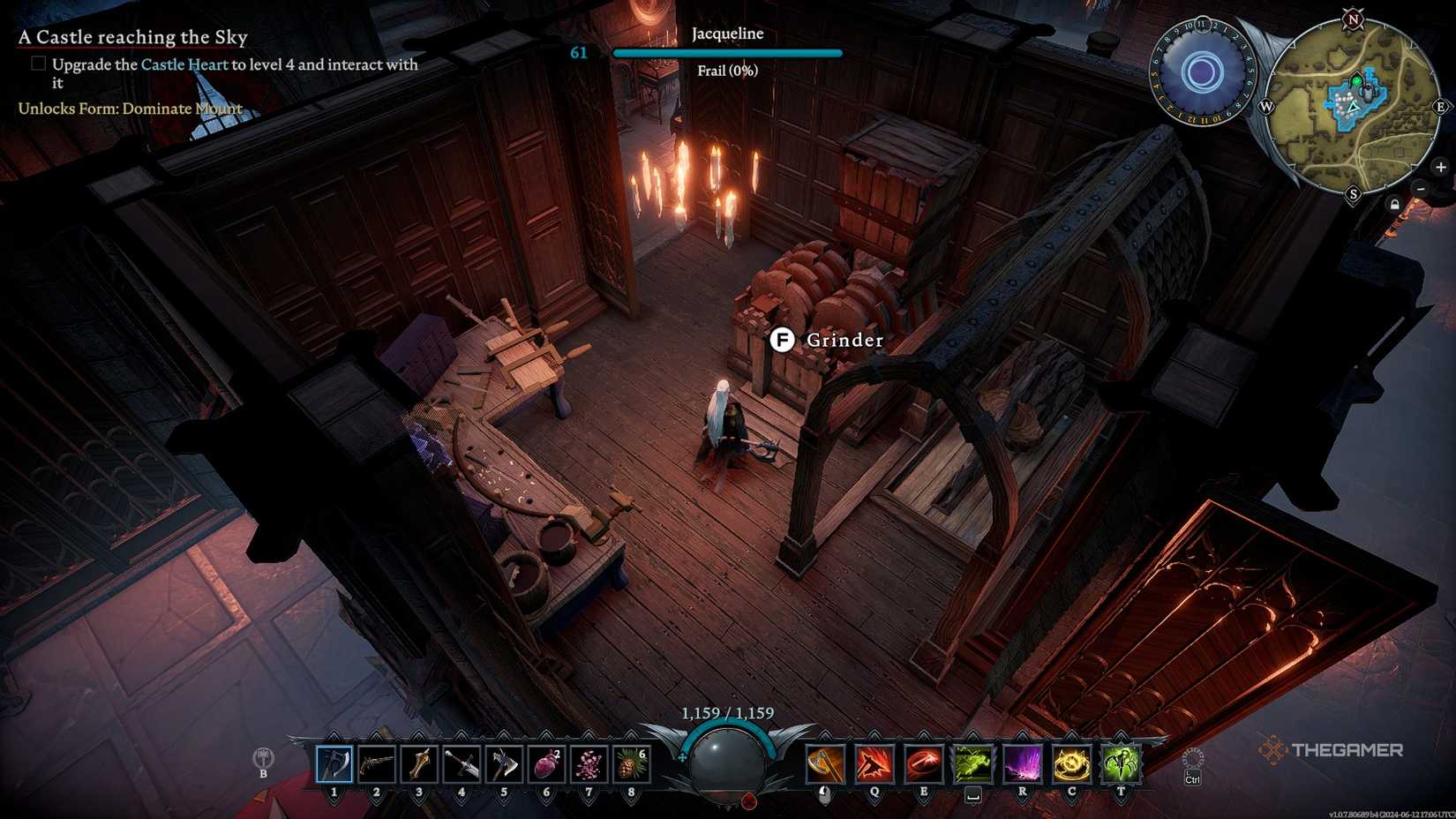1456x819 pixels.
Task: Zoom in the minimap with plus button
Action: click(x=1440, y=167)
